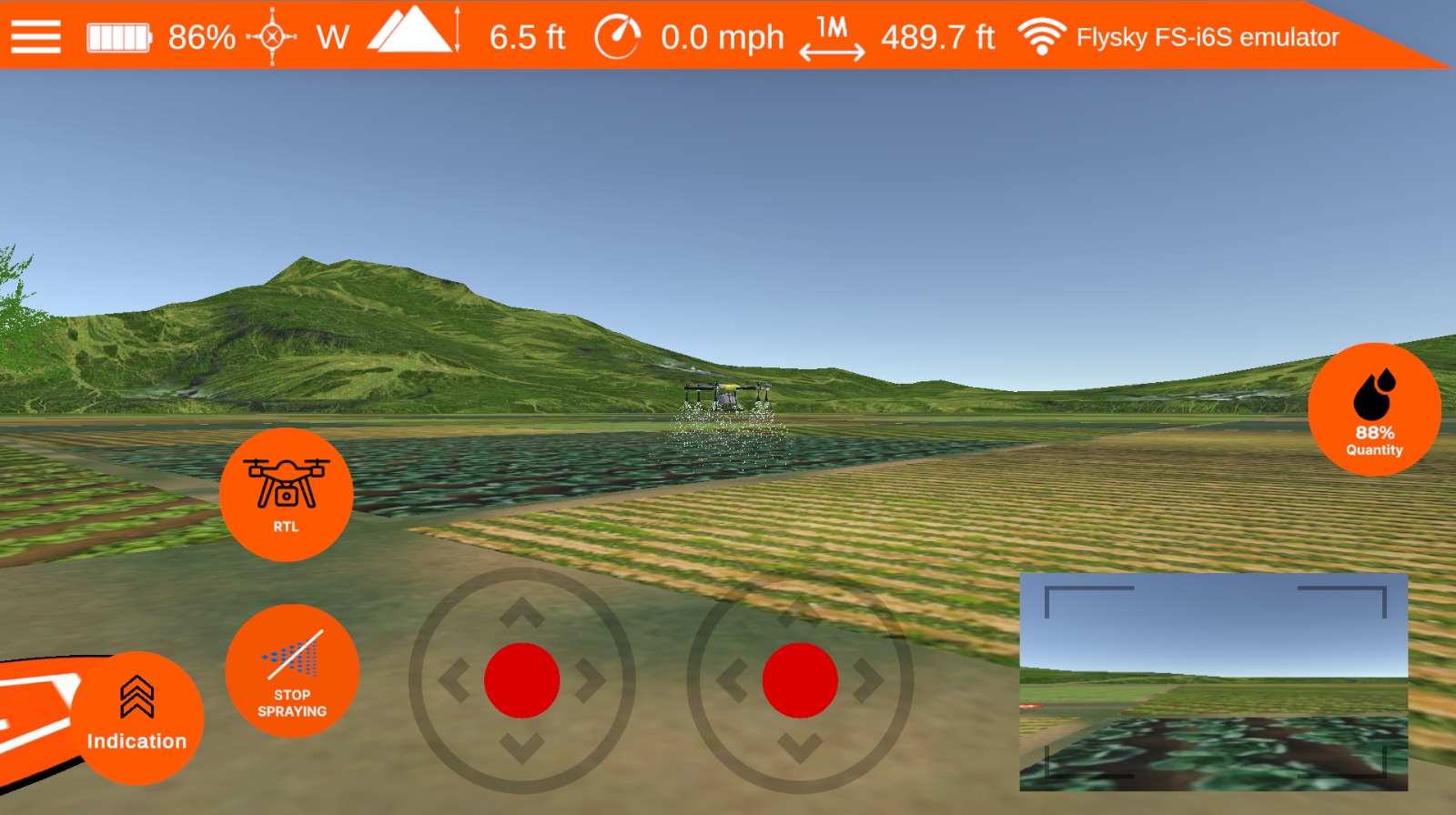This screenshot has width=1456, height=815.
Task: Click the Wi-Fi signal icon
Action: [x=1043, y=35]
